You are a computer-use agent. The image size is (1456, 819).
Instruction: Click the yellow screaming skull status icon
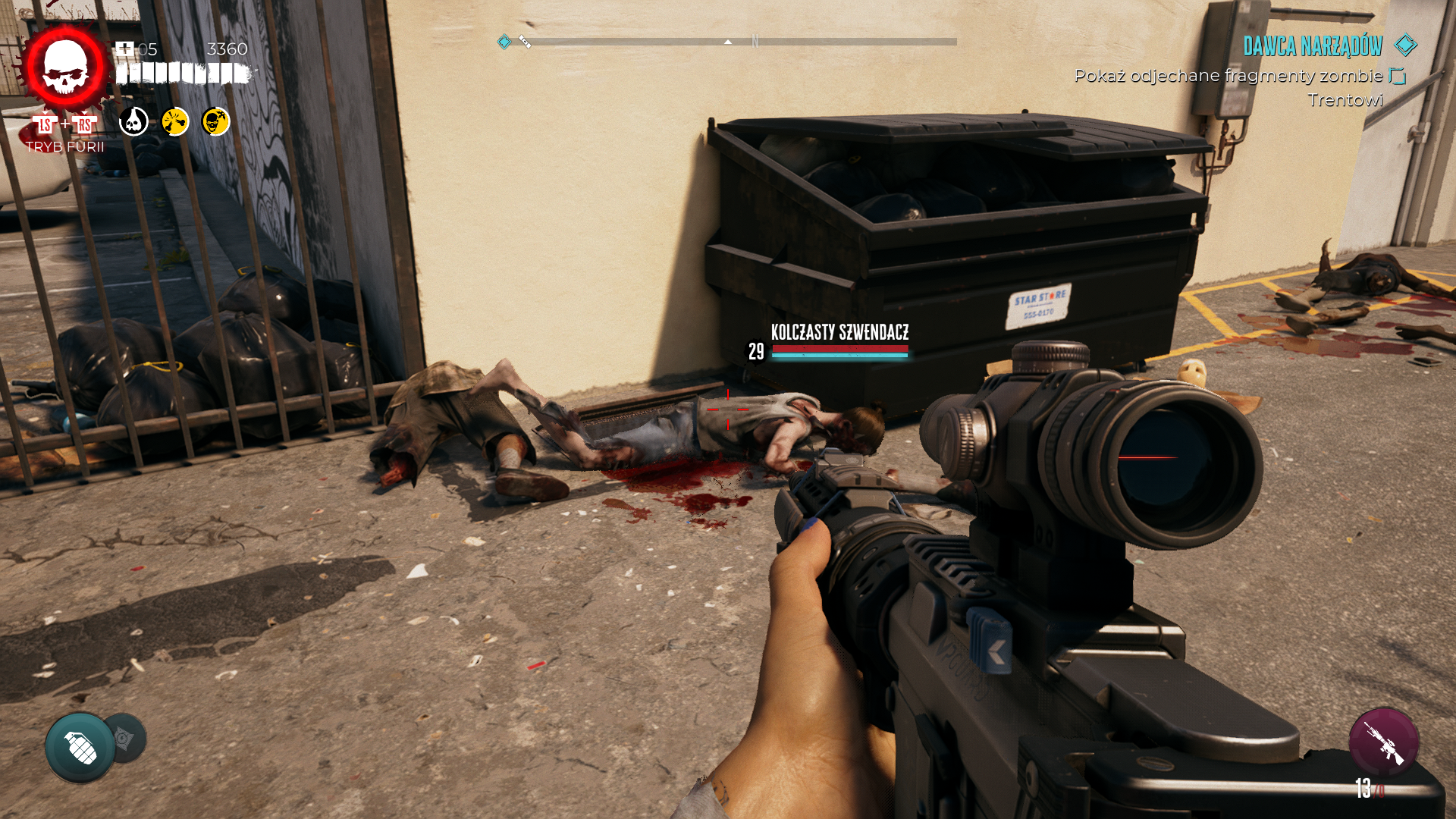coord(216,121)
